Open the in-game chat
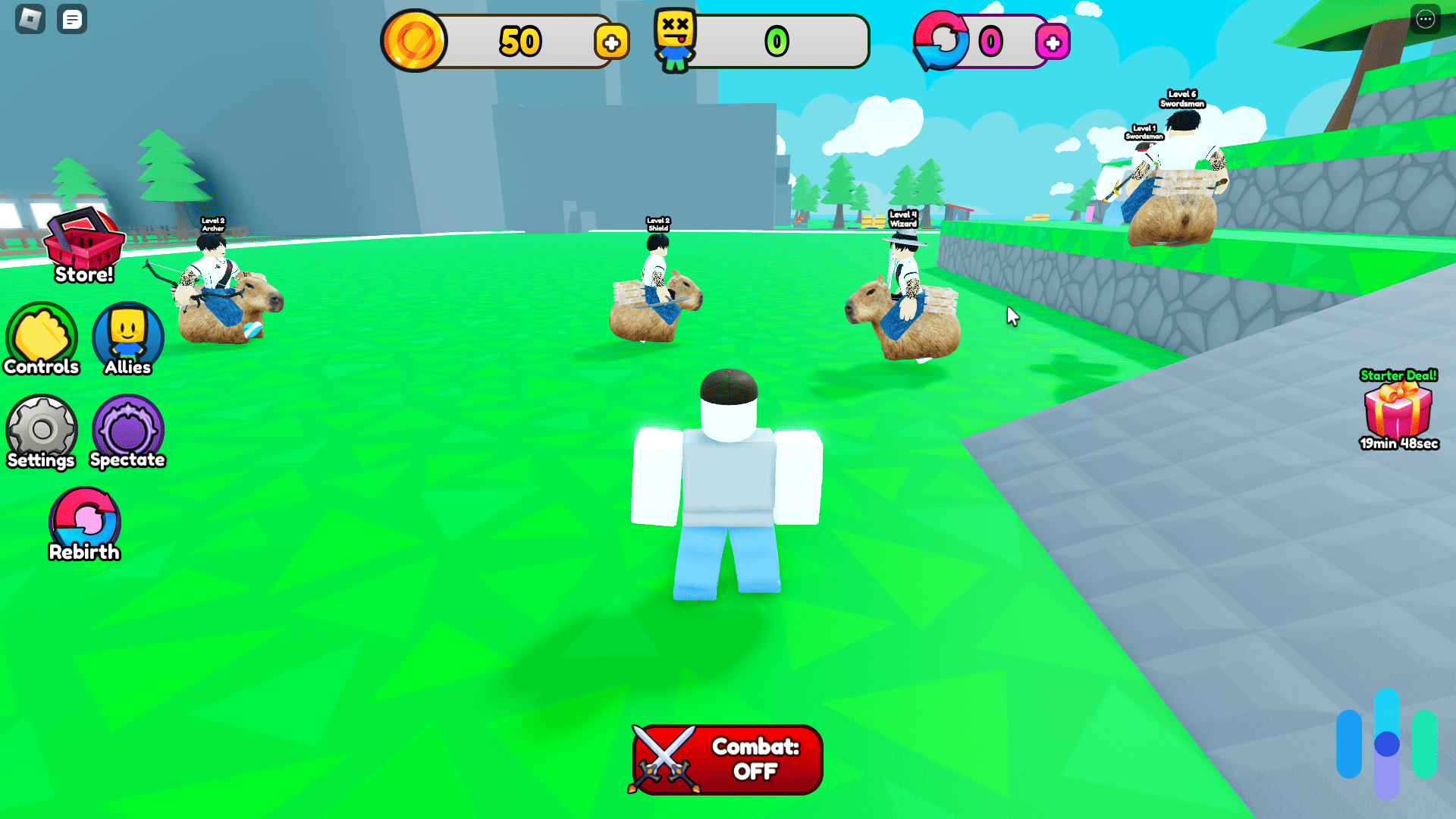 pos(72,20)
